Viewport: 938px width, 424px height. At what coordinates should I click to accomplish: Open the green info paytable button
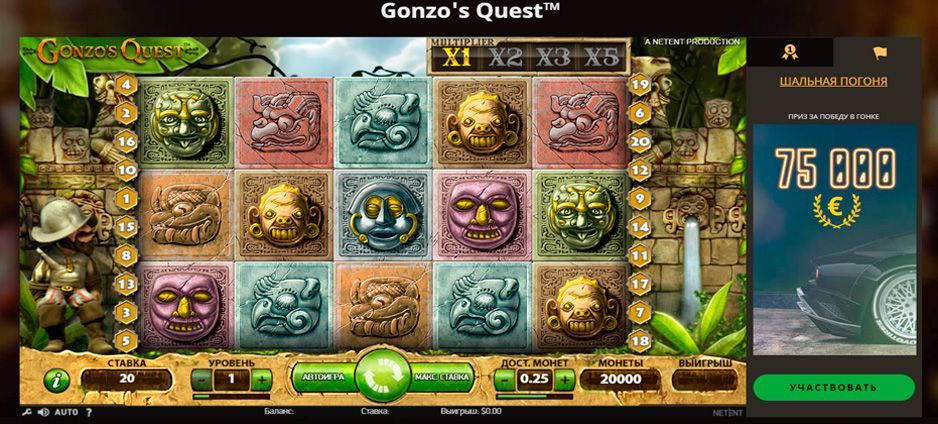click(x=56, y=380)
